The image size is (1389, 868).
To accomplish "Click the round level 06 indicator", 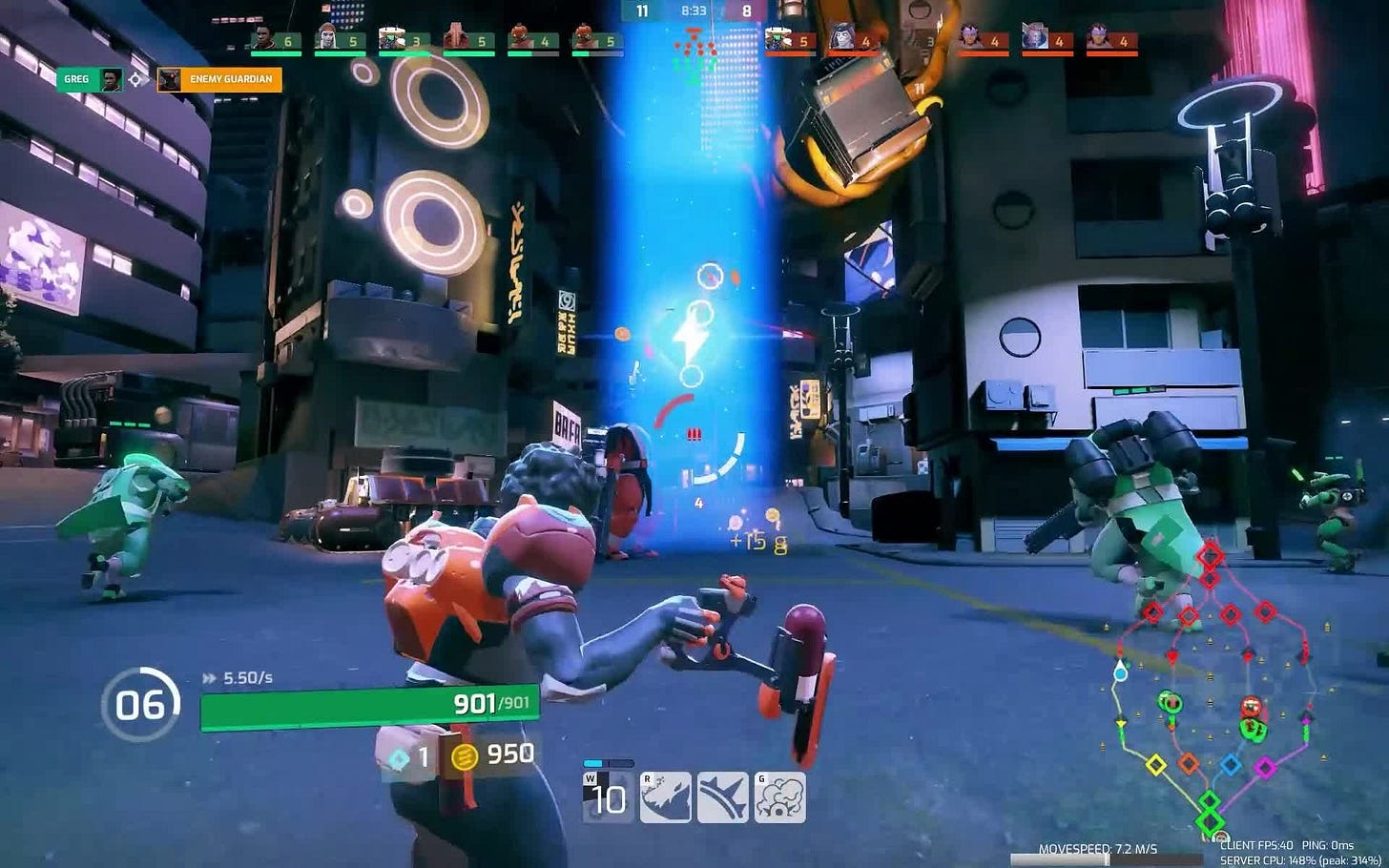I will pyautogui.click(x=140, y=705).
